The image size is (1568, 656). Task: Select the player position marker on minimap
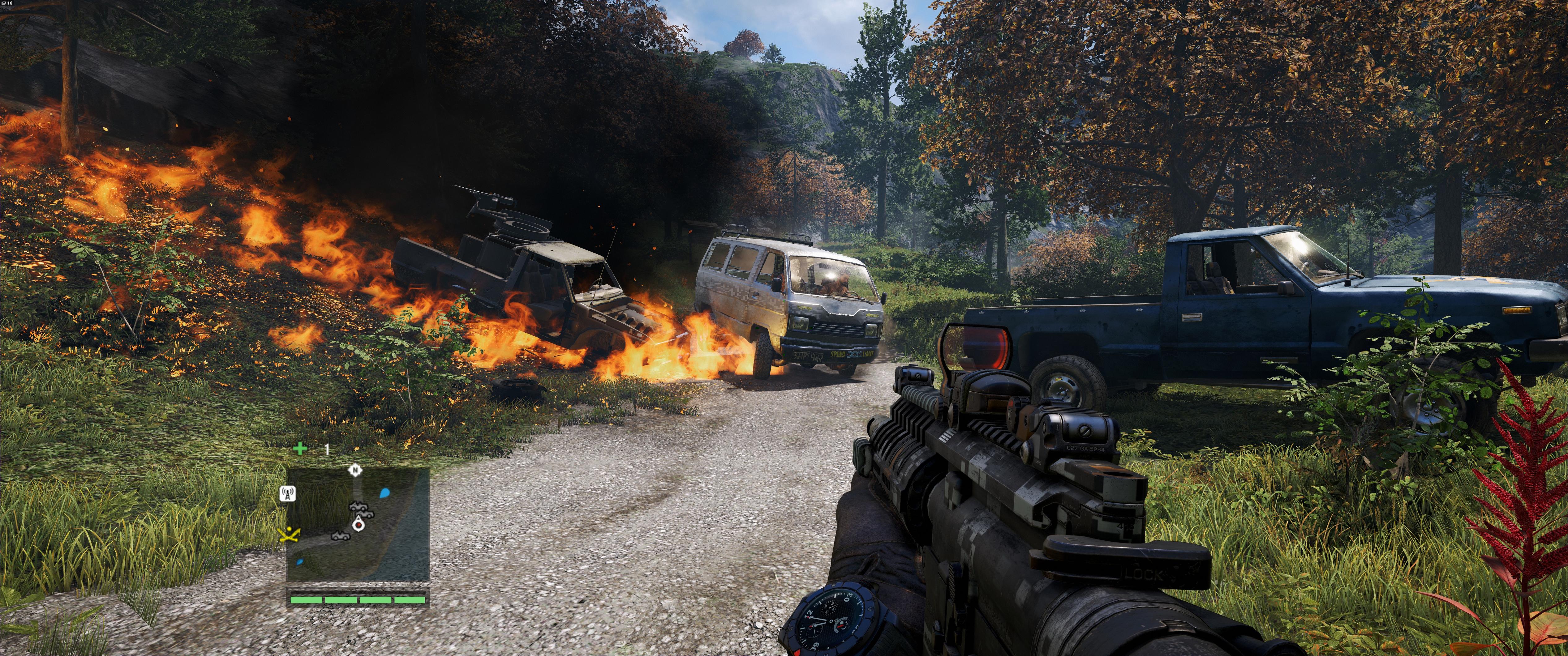(x=359, y=524)
